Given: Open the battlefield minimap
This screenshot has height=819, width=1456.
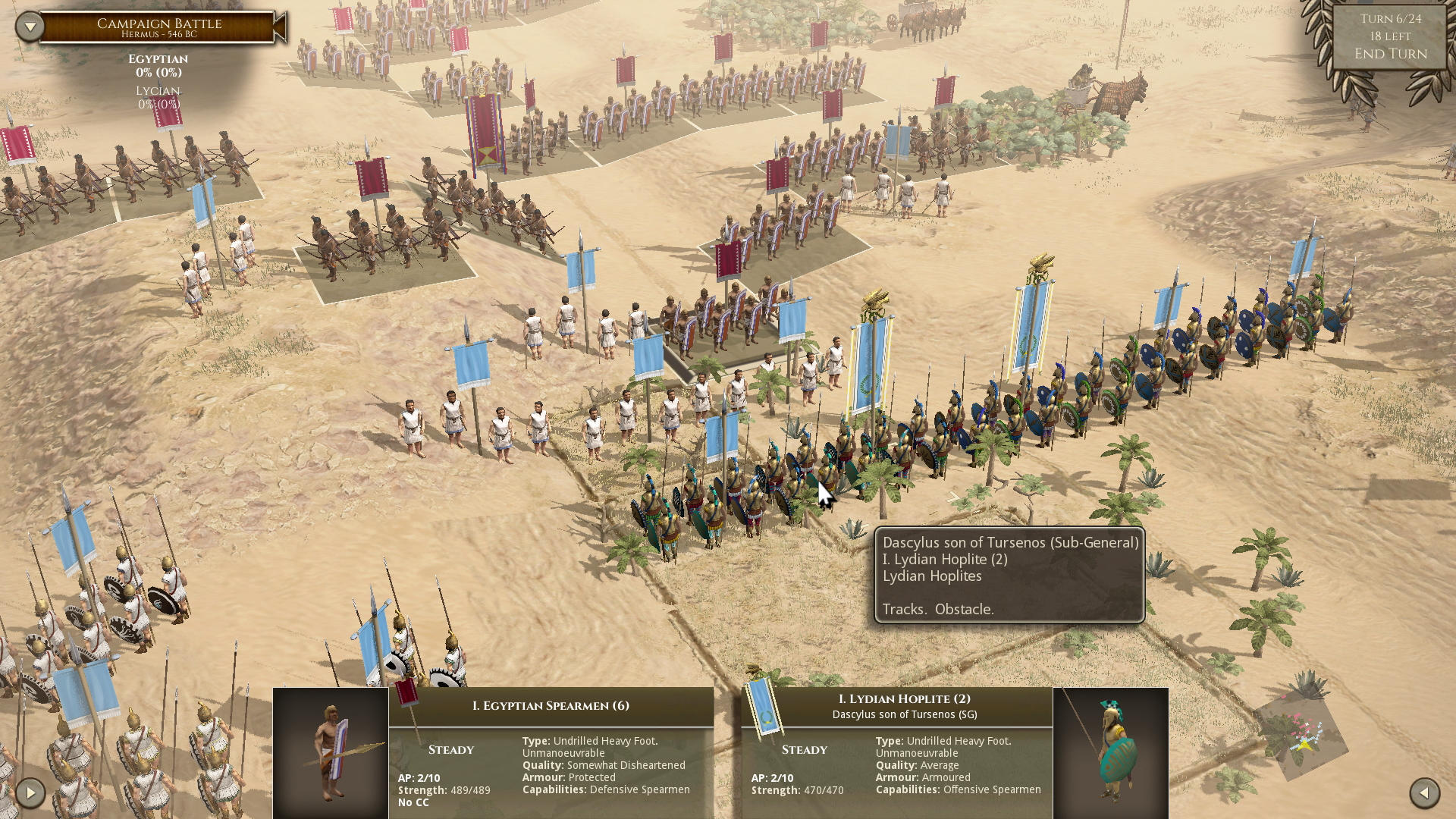Looking at the screenshot, I should click(x=1301, y=737).
